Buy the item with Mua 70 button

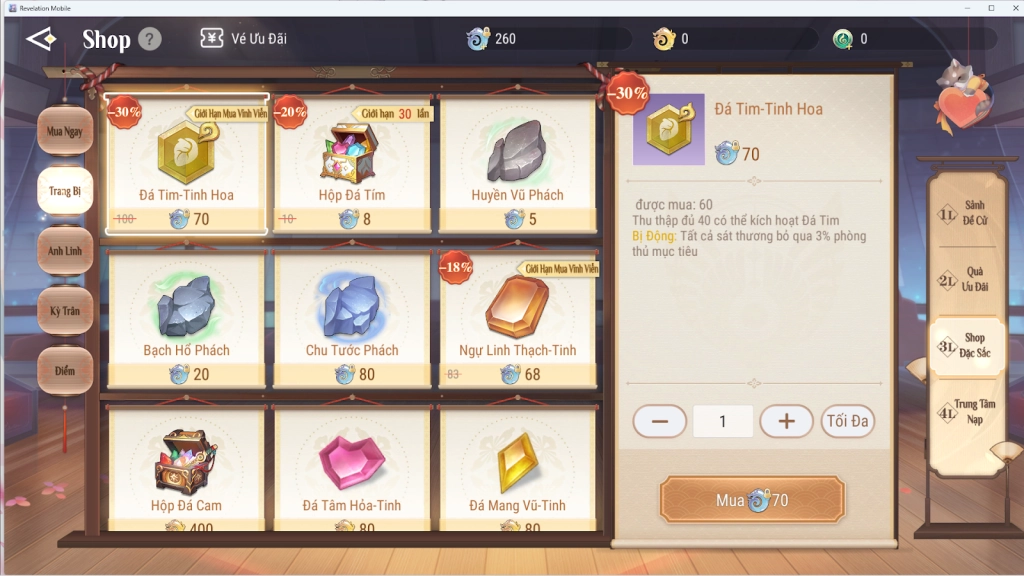(752, 500)
